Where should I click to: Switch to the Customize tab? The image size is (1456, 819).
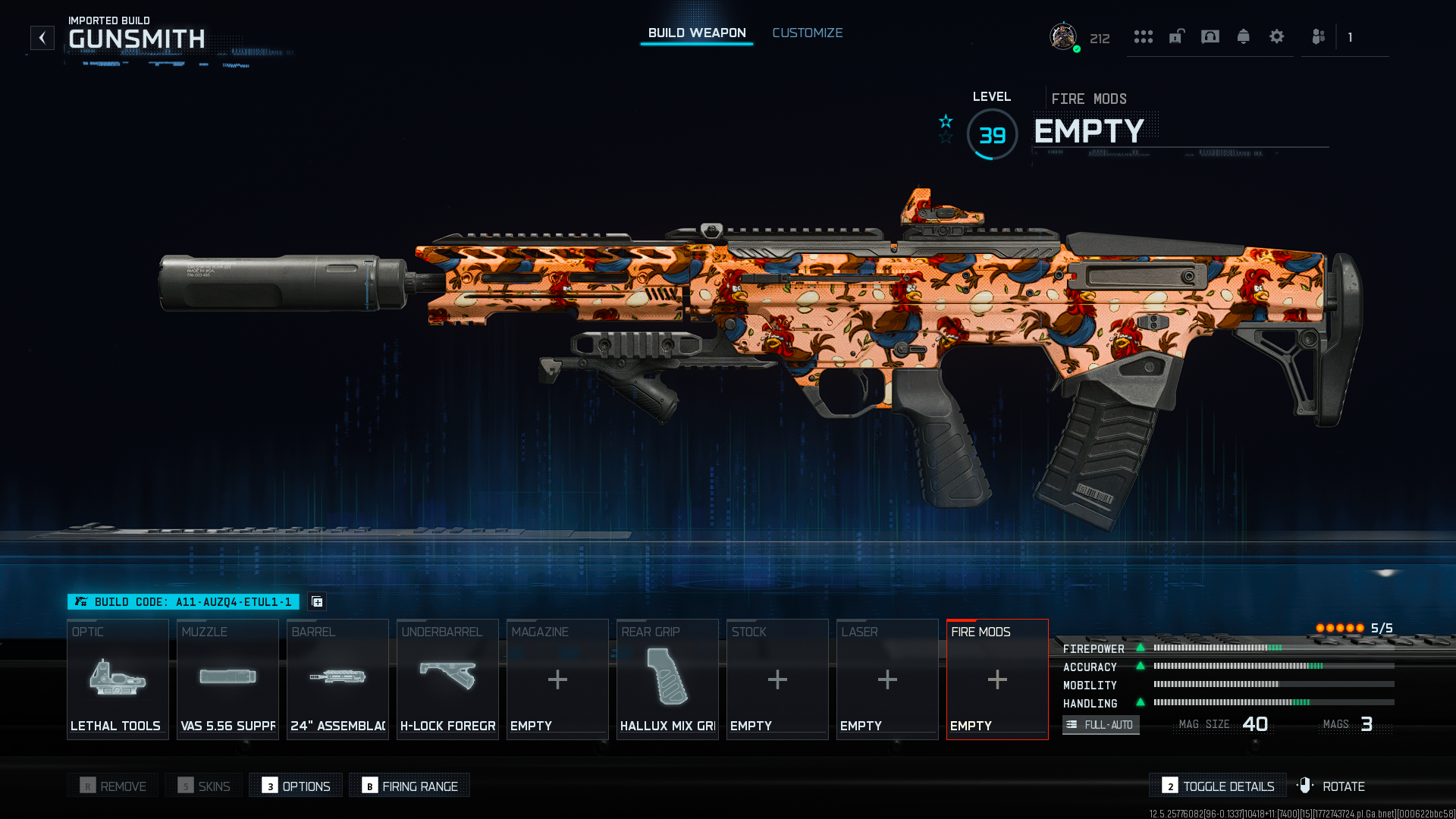[807, 33]
